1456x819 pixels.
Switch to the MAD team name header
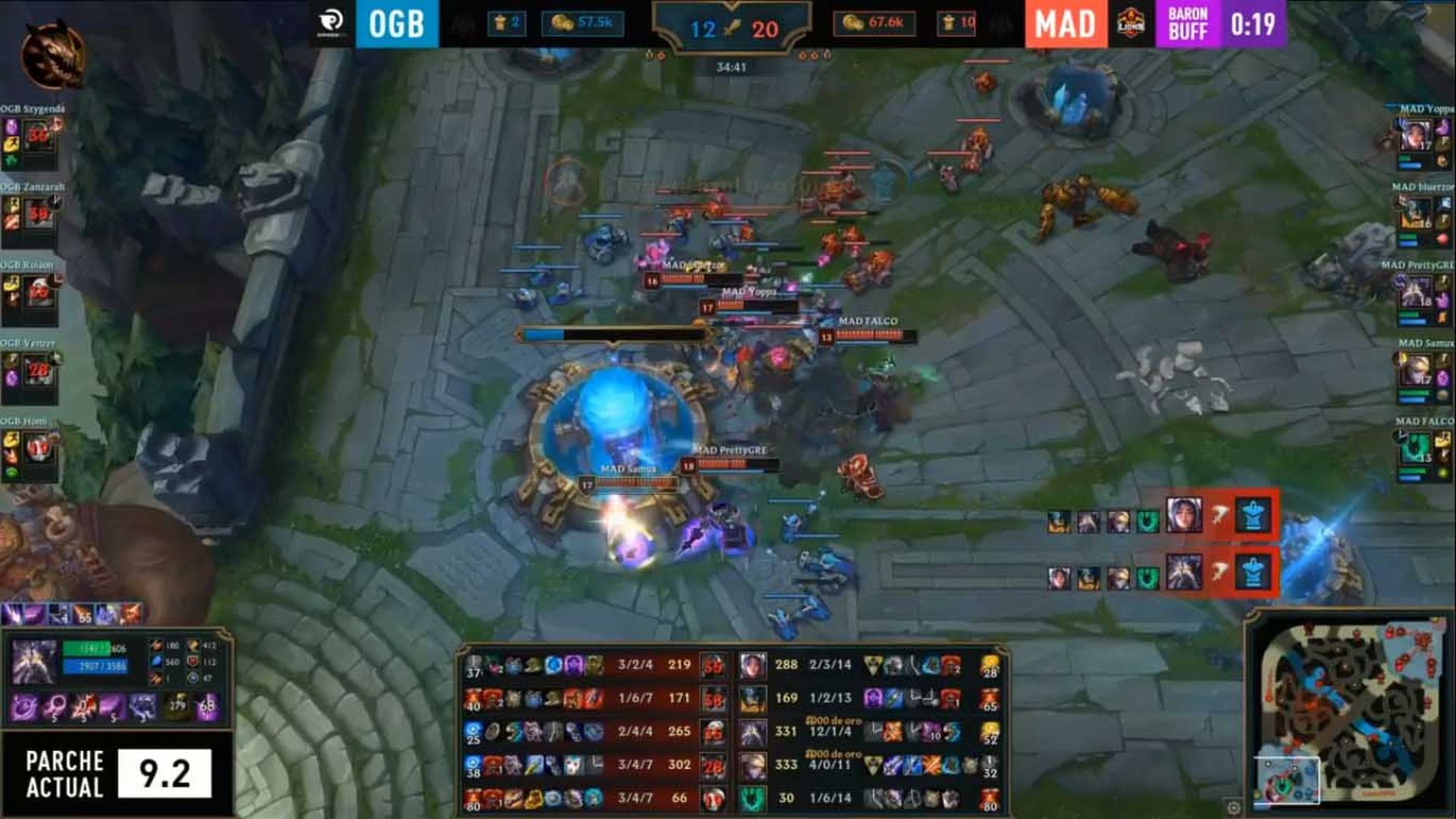pyautogui.click(x=1065, y=23)
